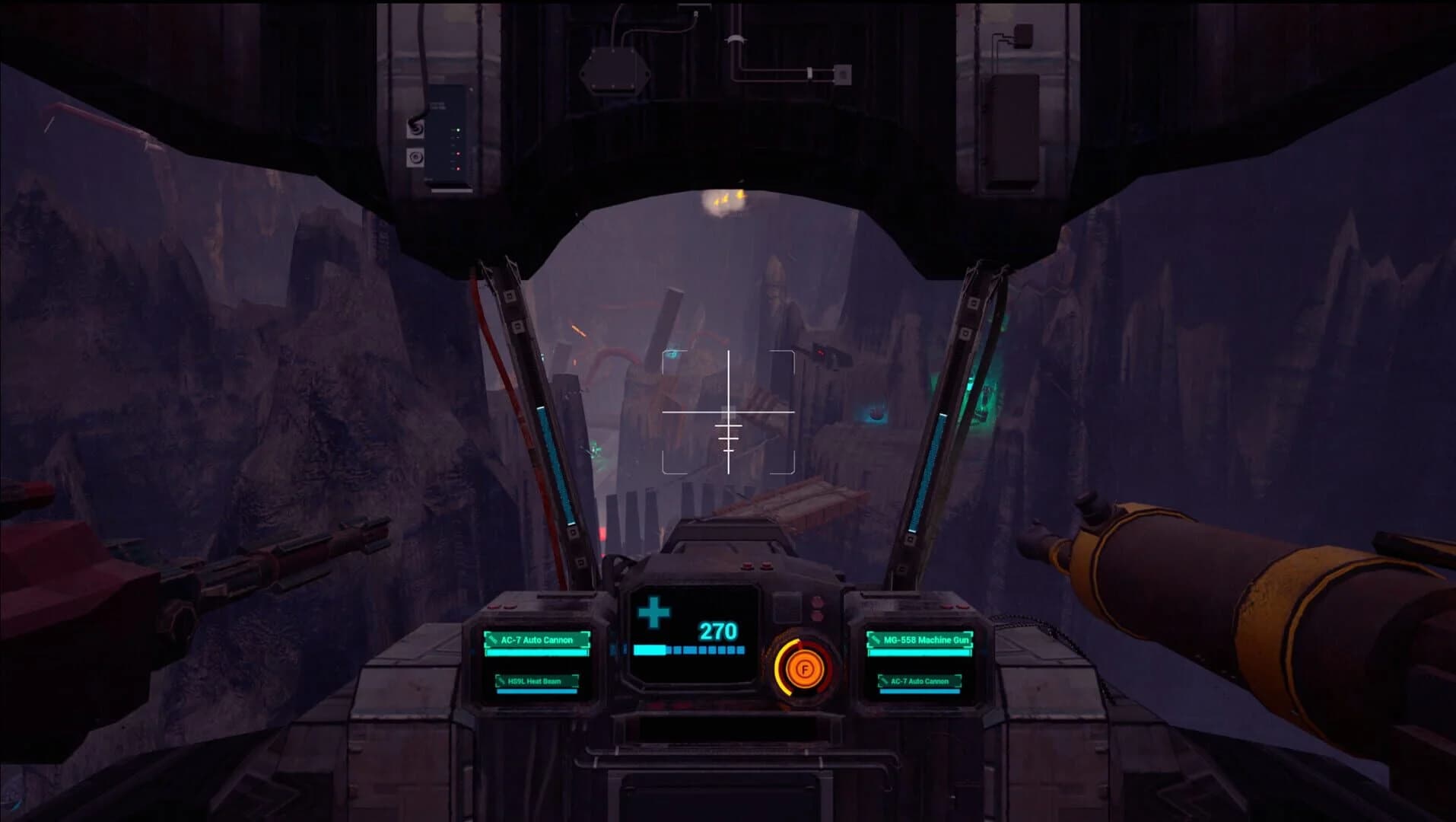The image size is (1456, 822).
Task: Click the teal health cross icon
Action: click(652, 612)
